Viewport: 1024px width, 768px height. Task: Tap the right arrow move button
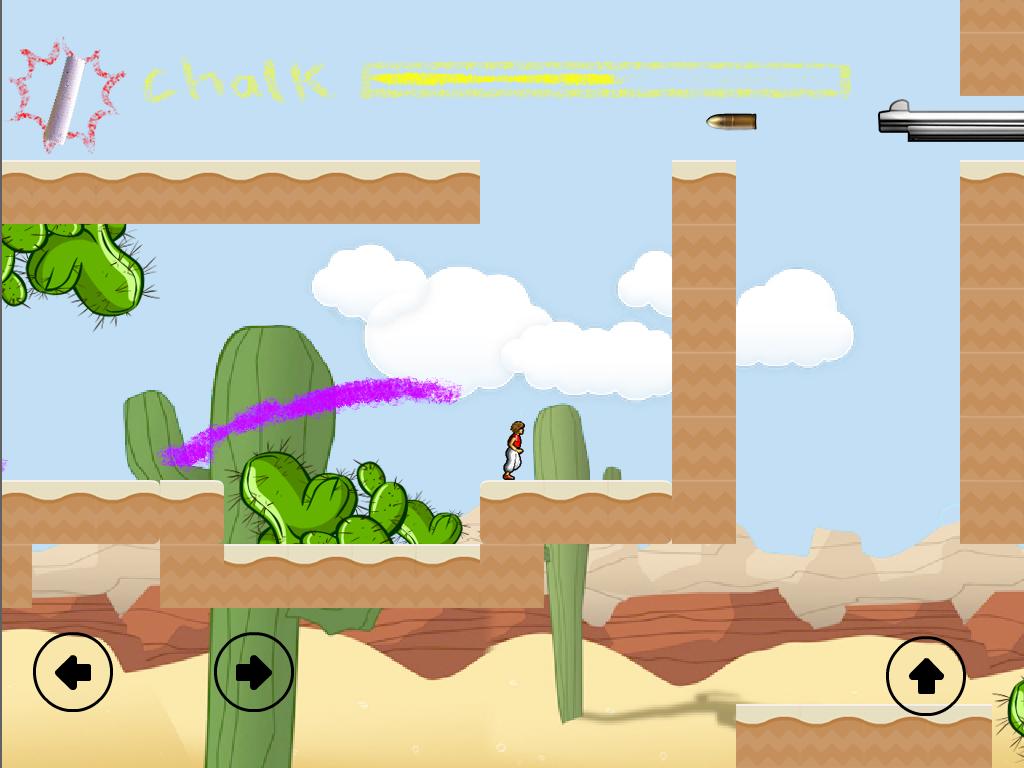254,672
